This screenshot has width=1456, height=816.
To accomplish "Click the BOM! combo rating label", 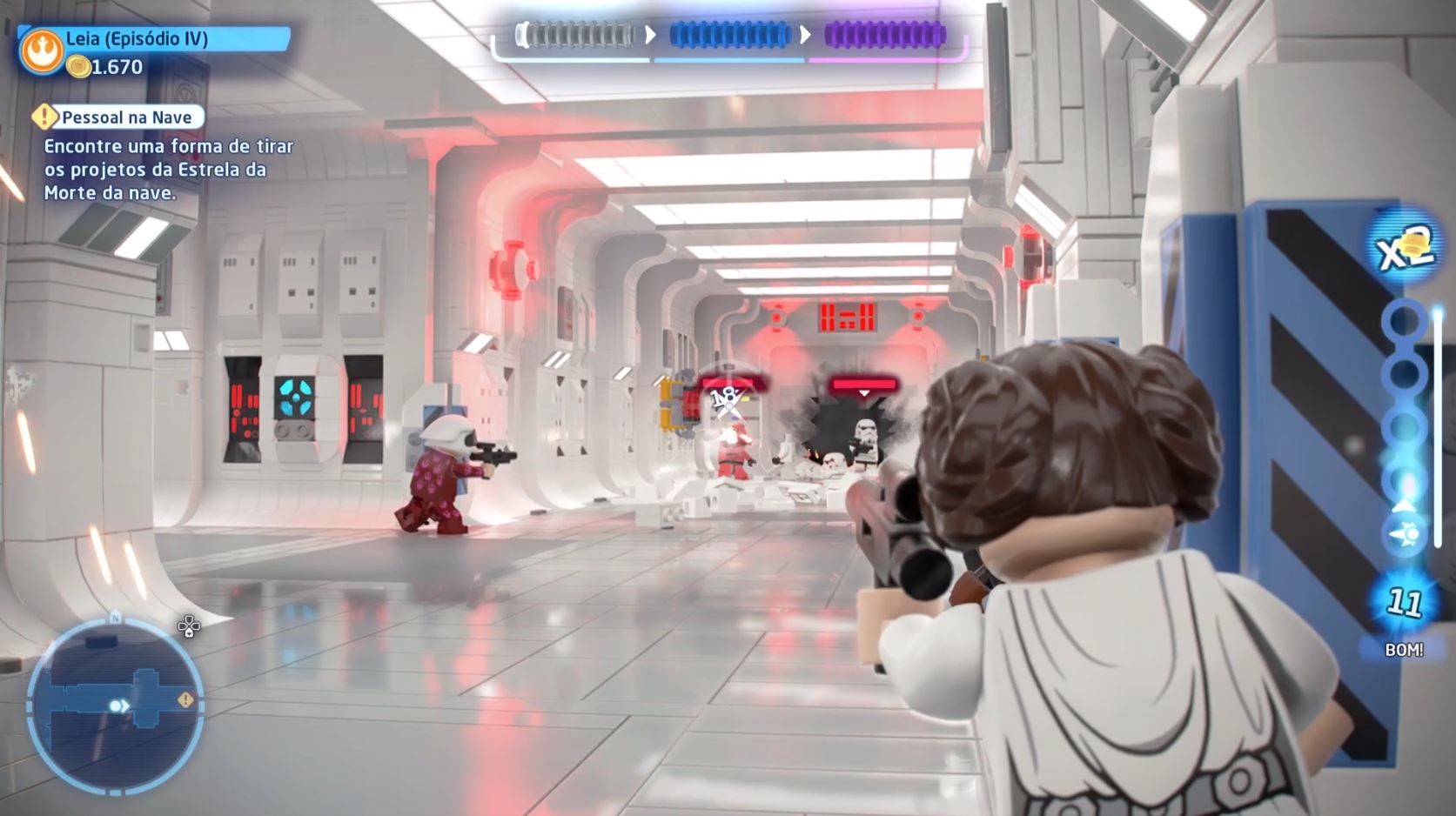I will [x=1406, y=648].
